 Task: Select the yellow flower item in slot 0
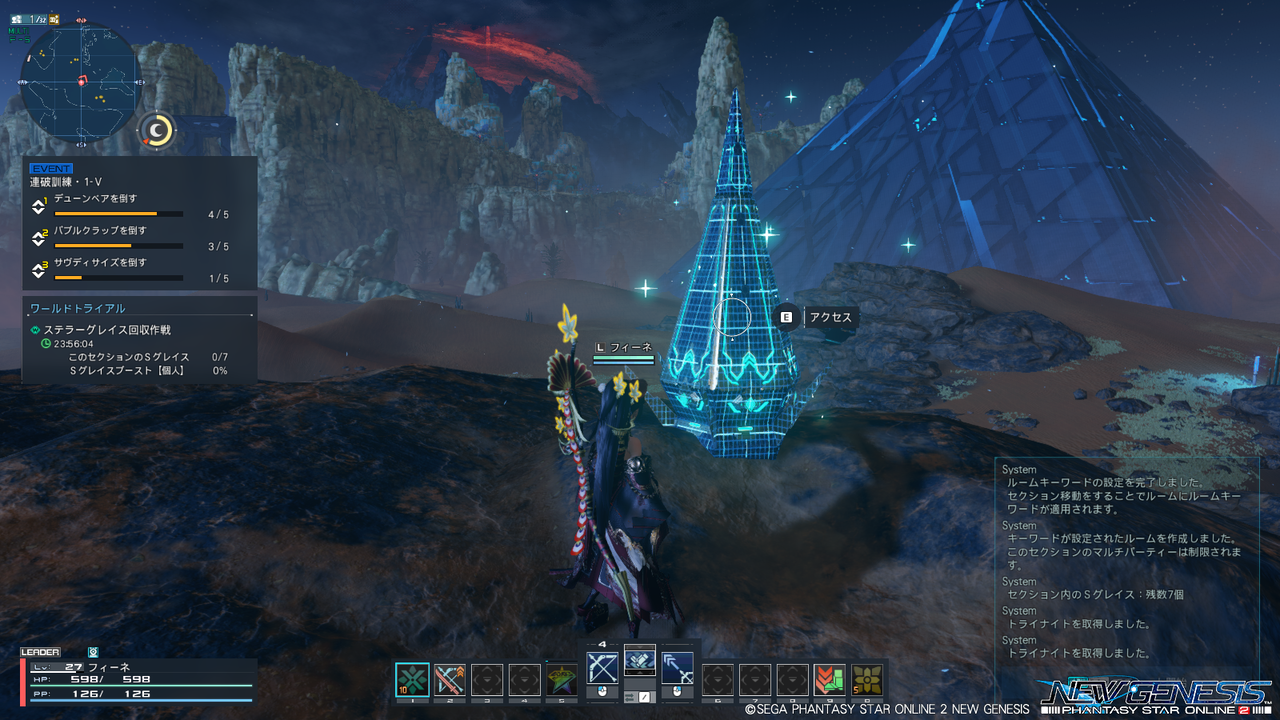pos(867,680)
